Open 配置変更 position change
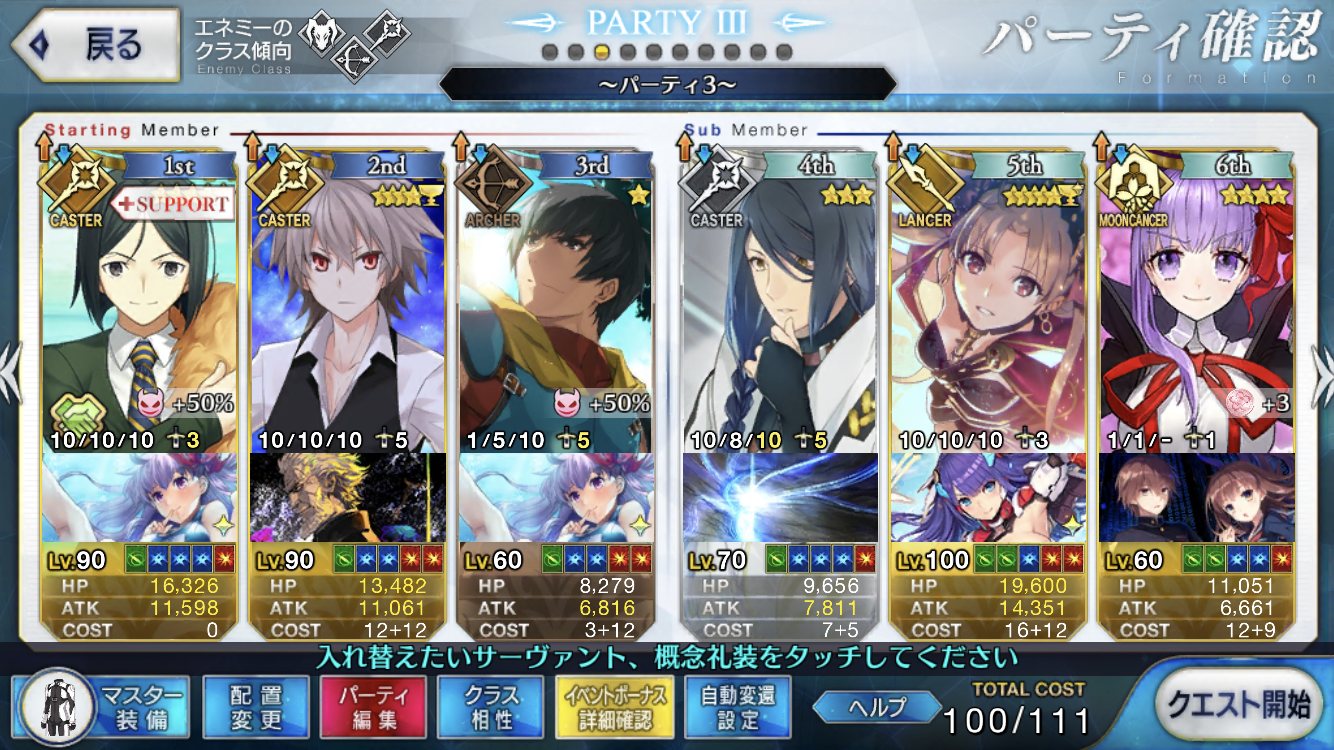The width and height of the screenshot is (1334, 750). tap(255, 707)
